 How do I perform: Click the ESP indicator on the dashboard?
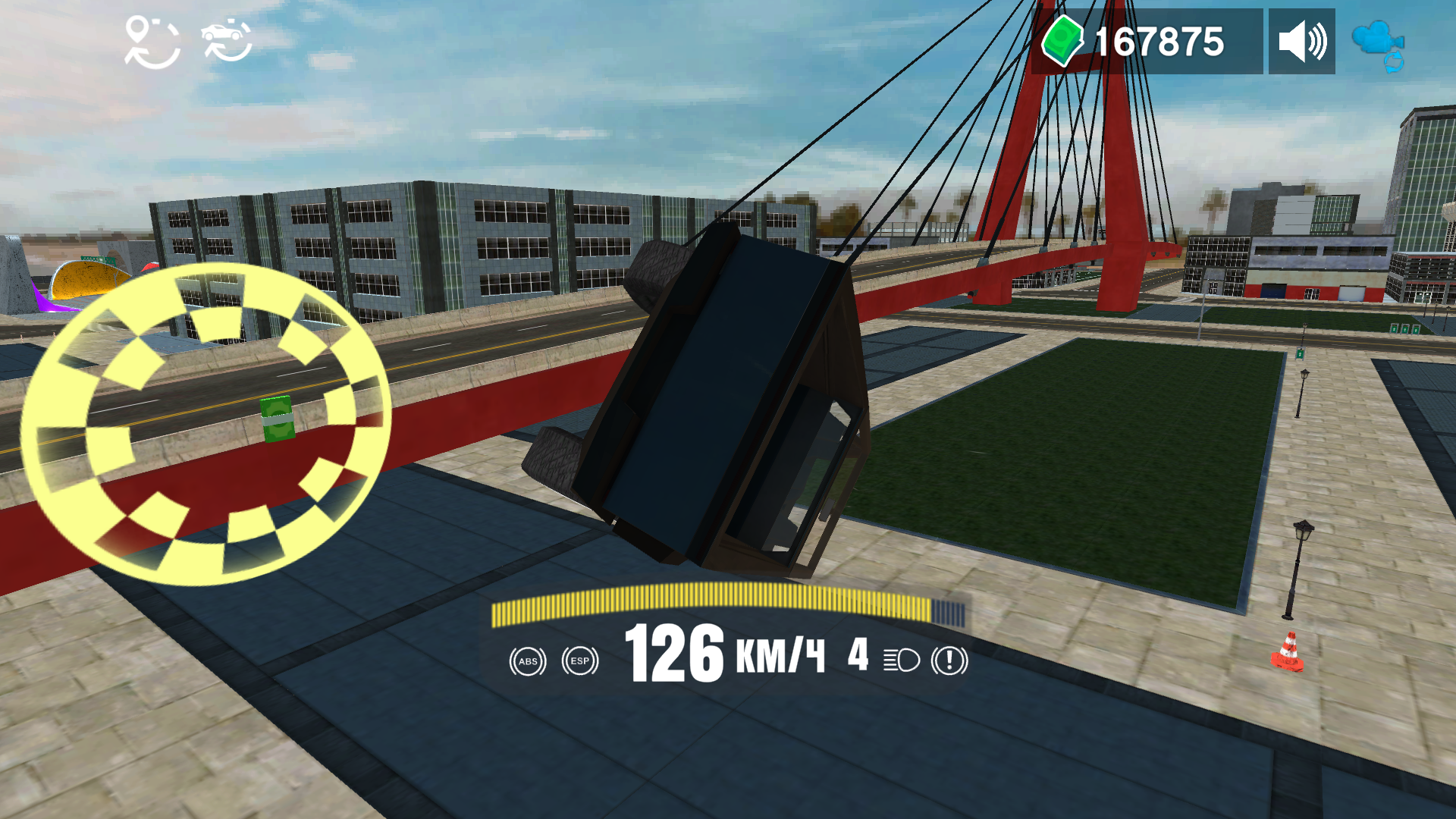click(580, 662)
